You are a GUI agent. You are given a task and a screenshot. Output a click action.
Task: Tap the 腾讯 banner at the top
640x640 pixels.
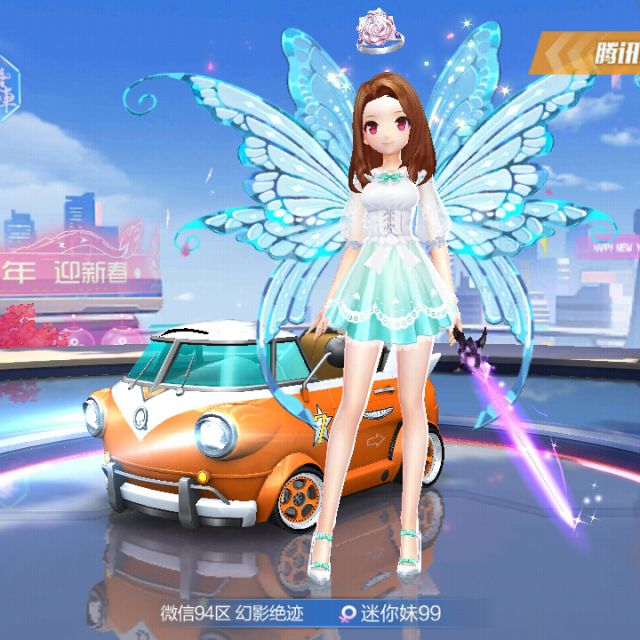tap(592, 50)
